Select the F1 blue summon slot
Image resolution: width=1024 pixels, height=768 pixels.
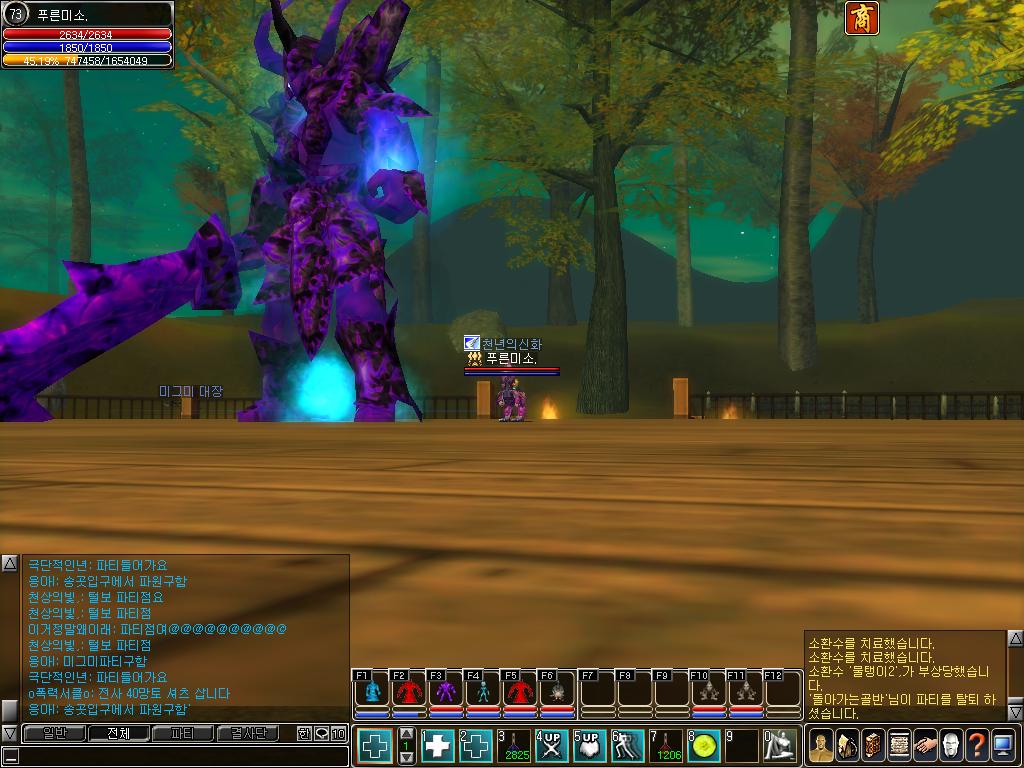pos(373,692)
